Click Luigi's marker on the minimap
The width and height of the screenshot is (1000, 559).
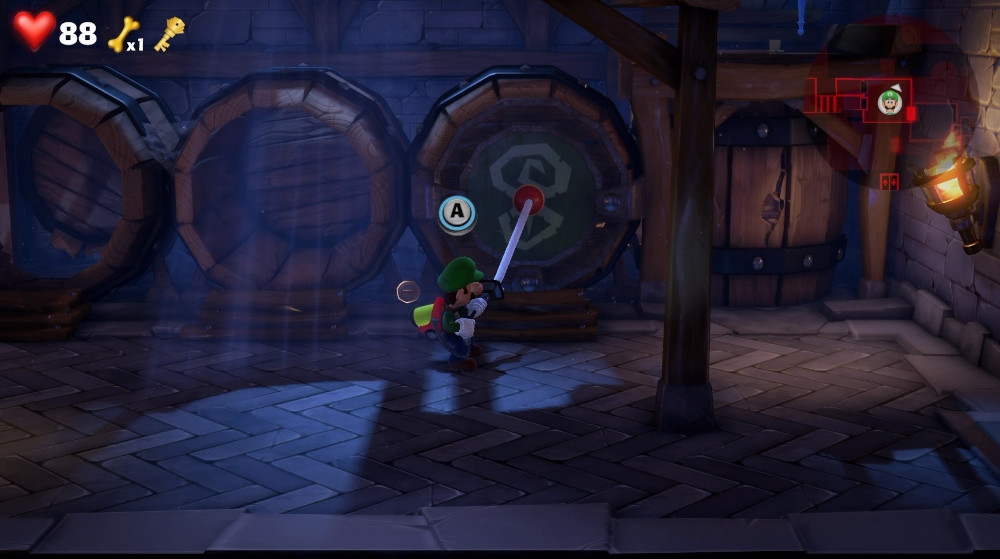coord(890,101)
